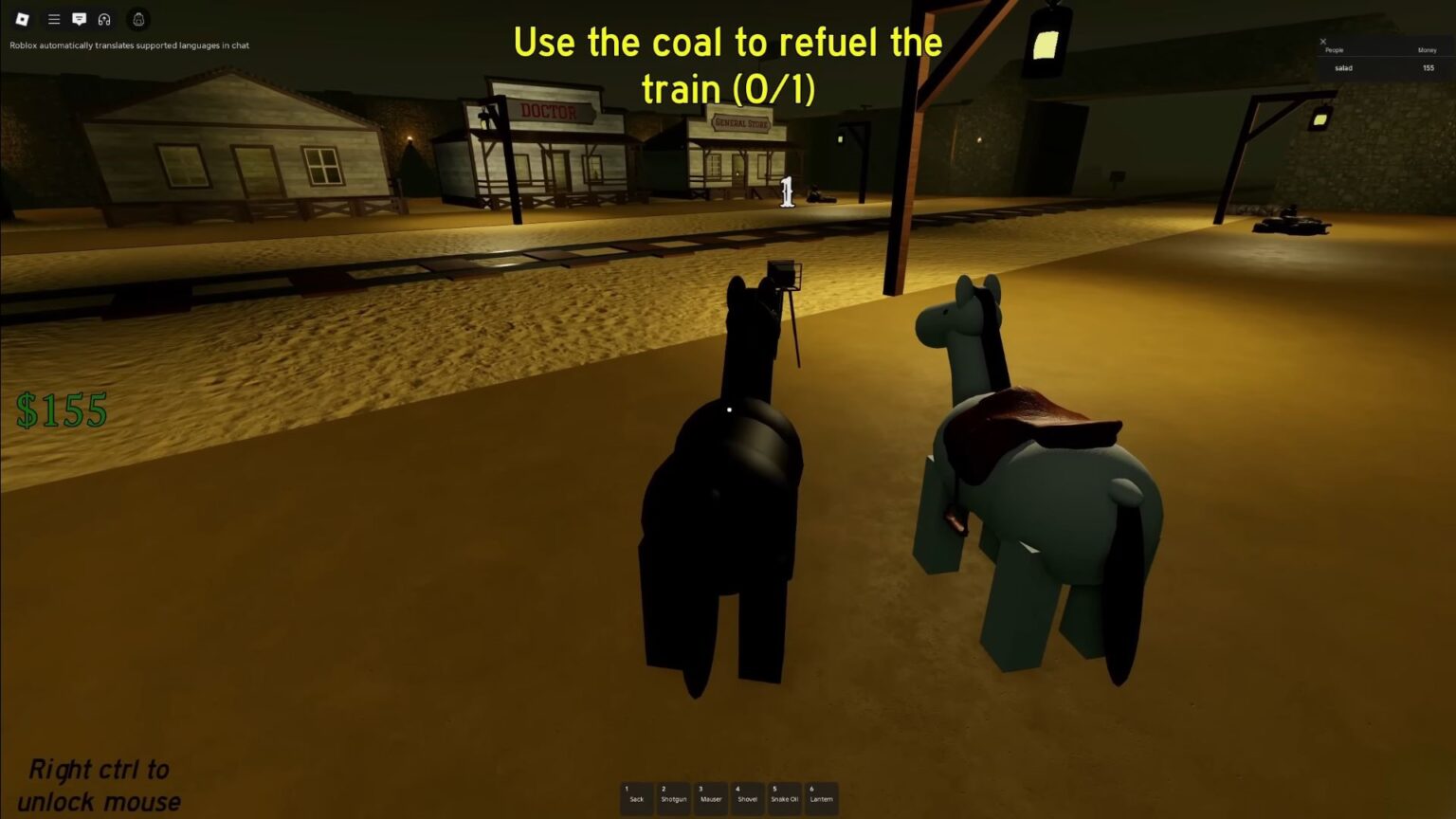Collapse the leaderboard with the X
The height and width of the screenshot is (819, 1456).
tap(1323, 42)
